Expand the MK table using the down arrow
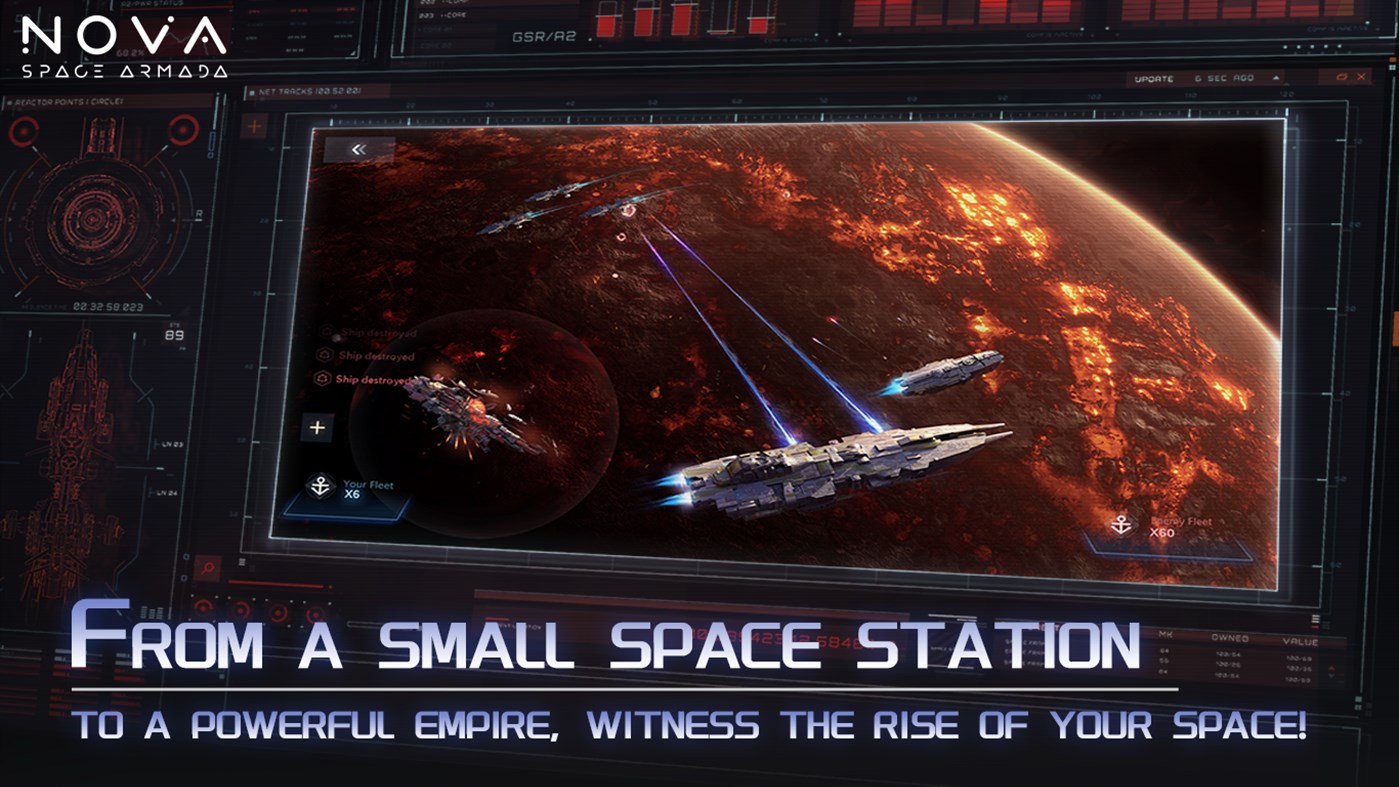 click(1329, 674)
